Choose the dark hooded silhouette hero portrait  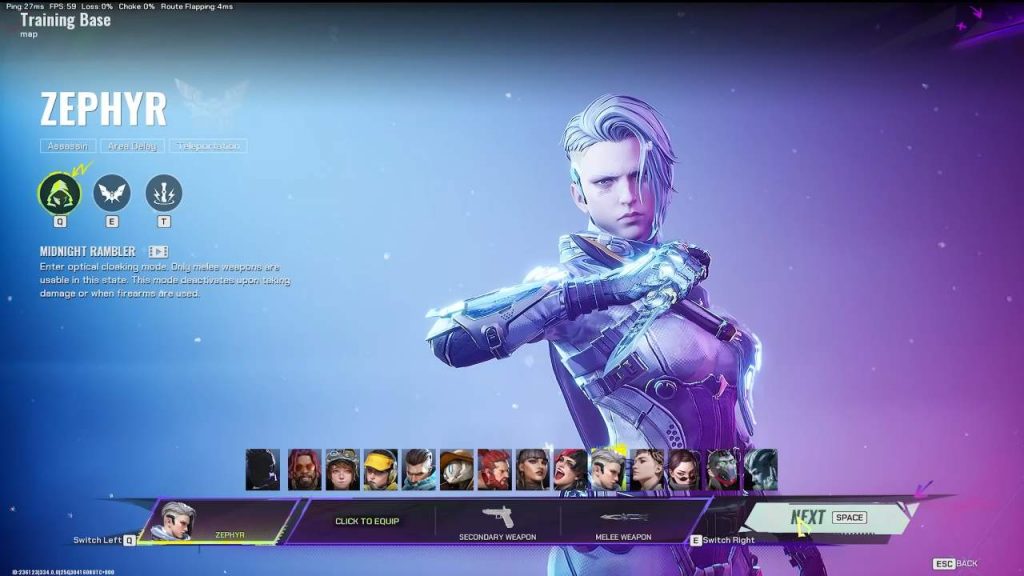point(263,469)
